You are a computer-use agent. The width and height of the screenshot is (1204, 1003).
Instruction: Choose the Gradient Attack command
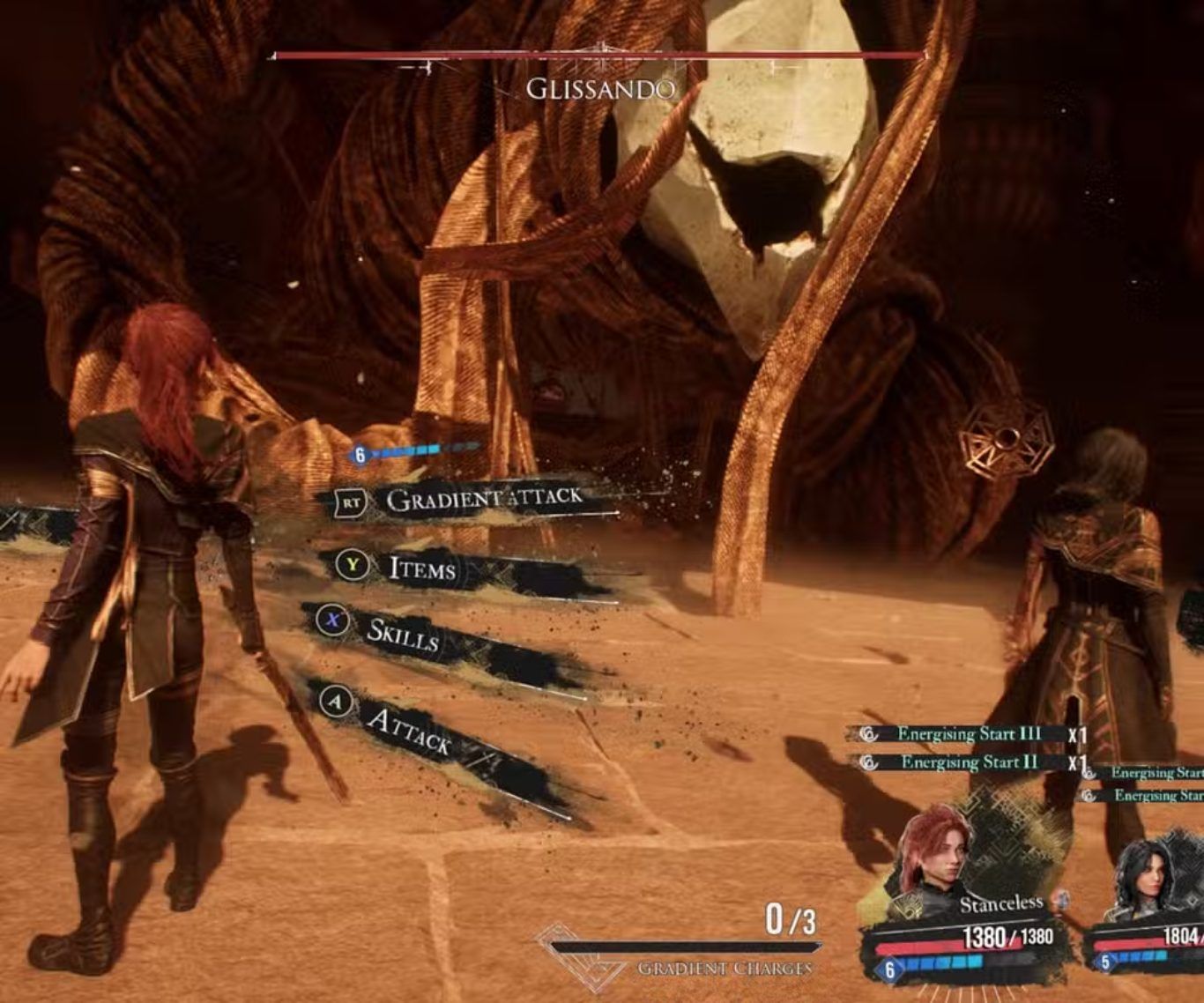click(x=483, y=499)
